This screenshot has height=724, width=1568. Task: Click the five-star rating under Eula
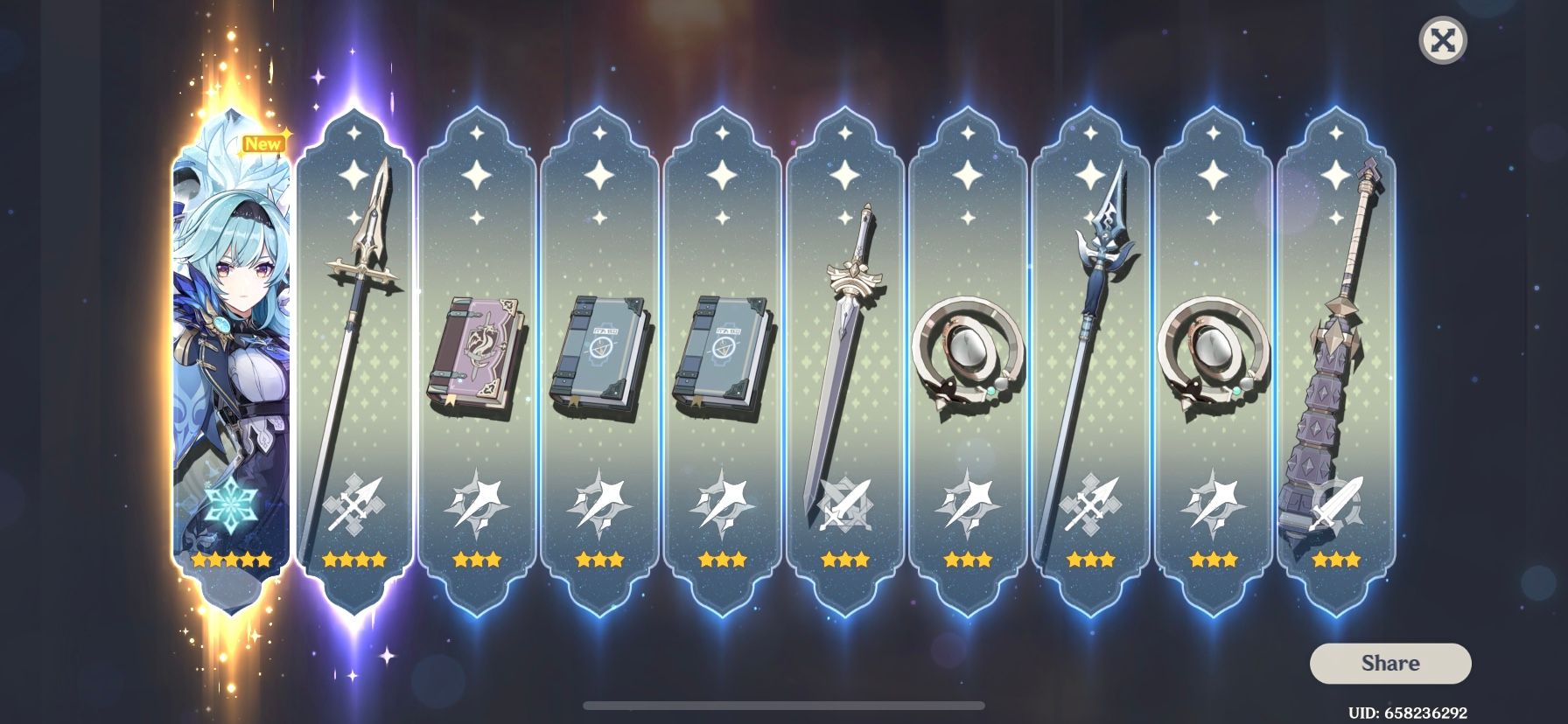click(x=229, y=560)
